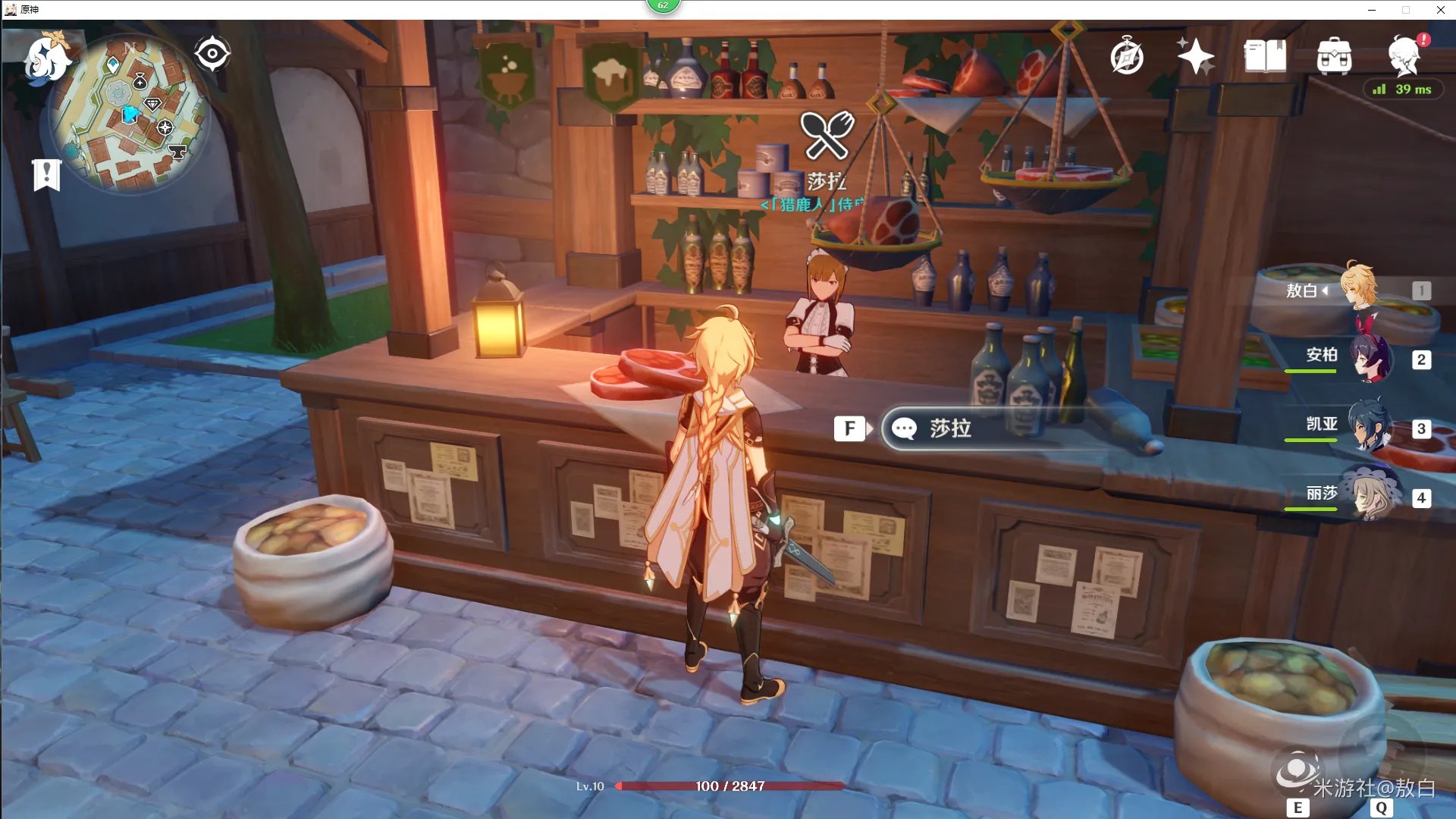1456x819 pixels.
Task: Open the inventory backpack icon
Action: tap(1336, 56)
